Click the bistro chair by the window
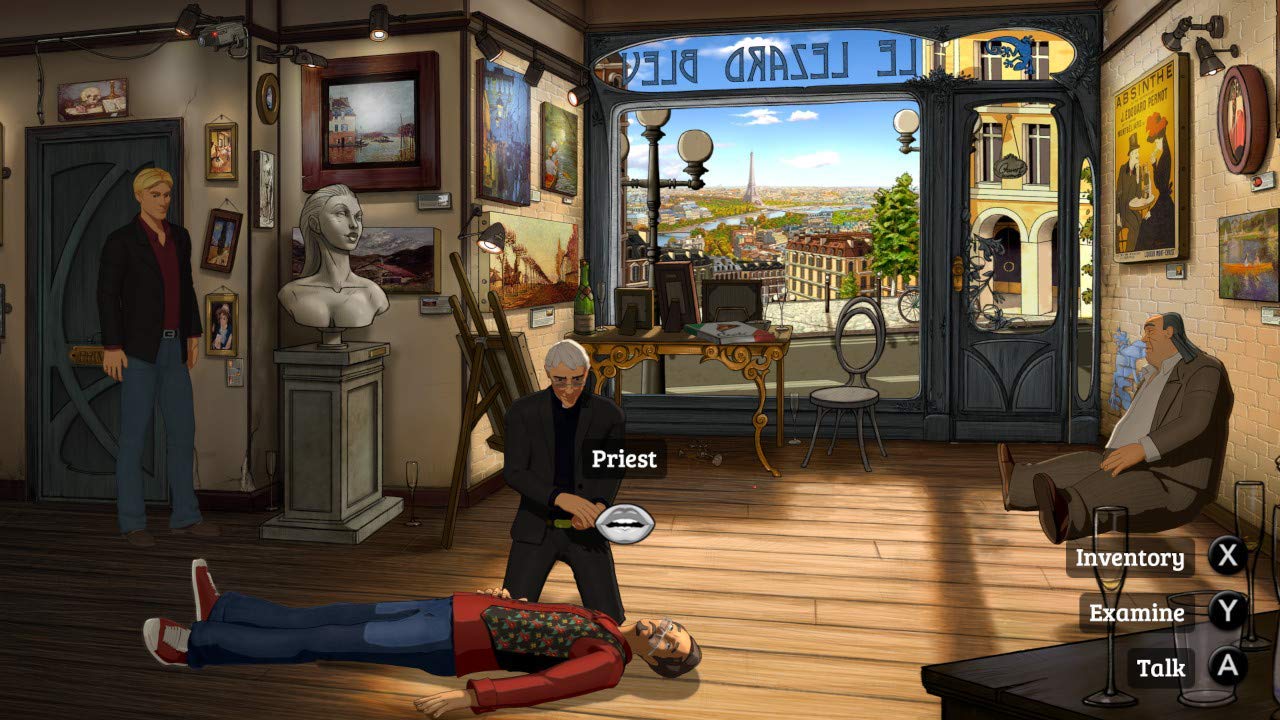This screenshot has height=720, width=1280. click(848, 380)
